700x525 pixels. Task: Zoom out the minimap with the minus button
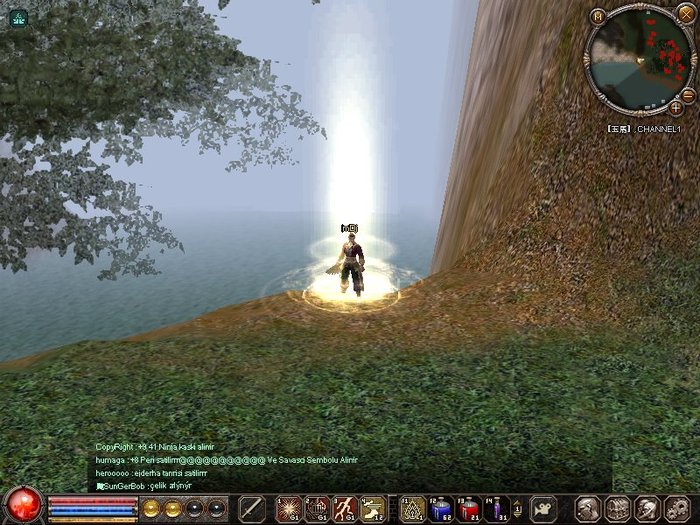pos(688,93)
